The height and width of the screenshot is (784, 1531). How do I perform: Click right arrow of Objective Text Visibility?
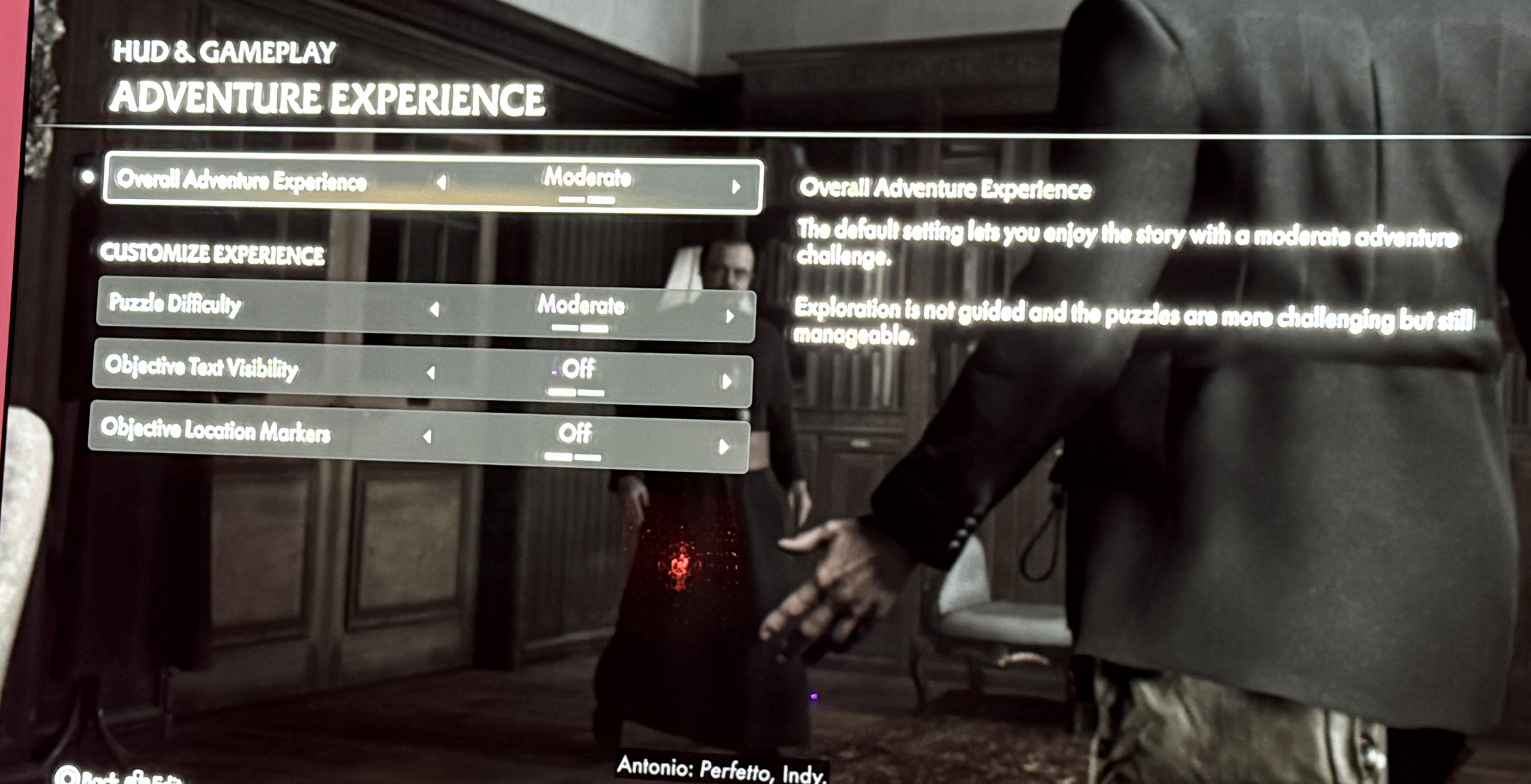coord(726,381)
